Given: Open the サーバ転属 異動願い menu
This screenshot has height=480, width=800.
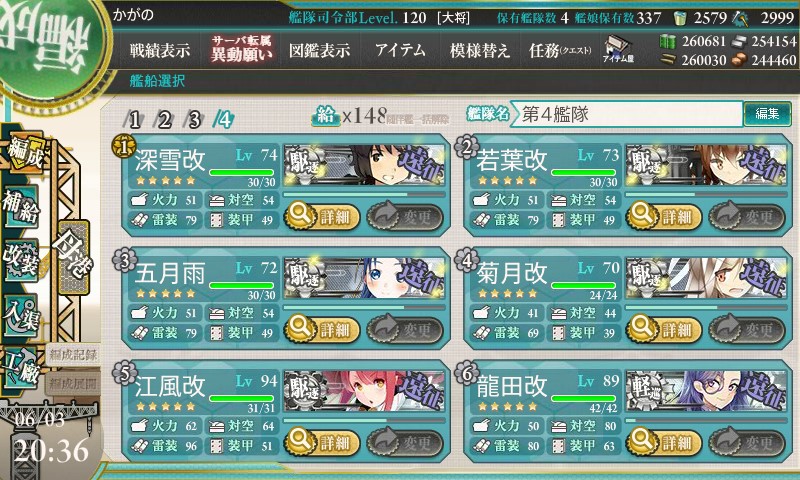Looking at the screenshot, I should (x=241, y=49).
